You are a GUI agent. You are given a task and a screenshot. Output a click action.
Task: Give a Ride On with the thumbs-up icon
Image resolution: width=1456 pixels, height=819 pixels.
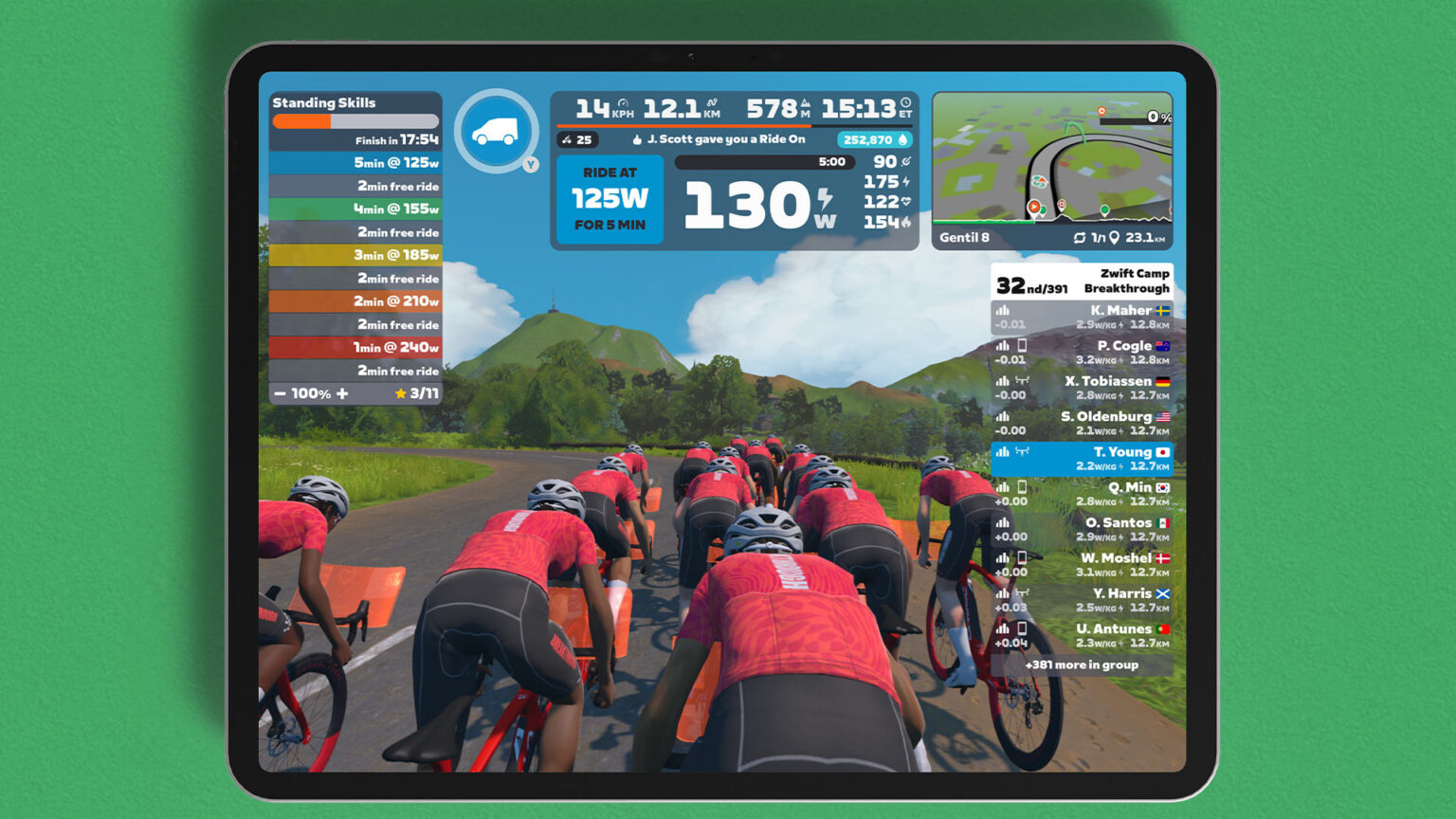(x=635, y=138)
